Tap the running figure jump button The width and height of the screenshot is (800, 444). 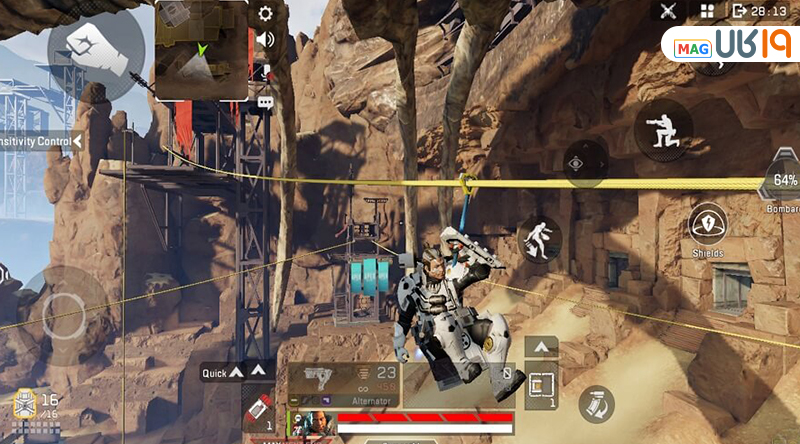click(x=539, y=239)
